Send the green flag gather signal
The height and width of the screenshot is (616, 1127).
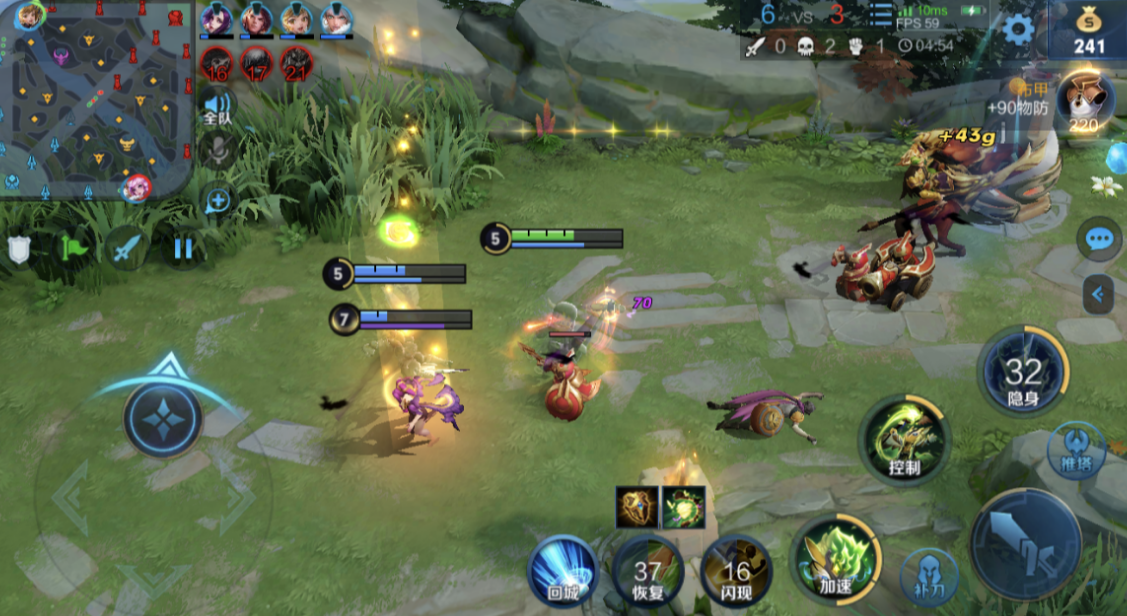tap(73, 247)
